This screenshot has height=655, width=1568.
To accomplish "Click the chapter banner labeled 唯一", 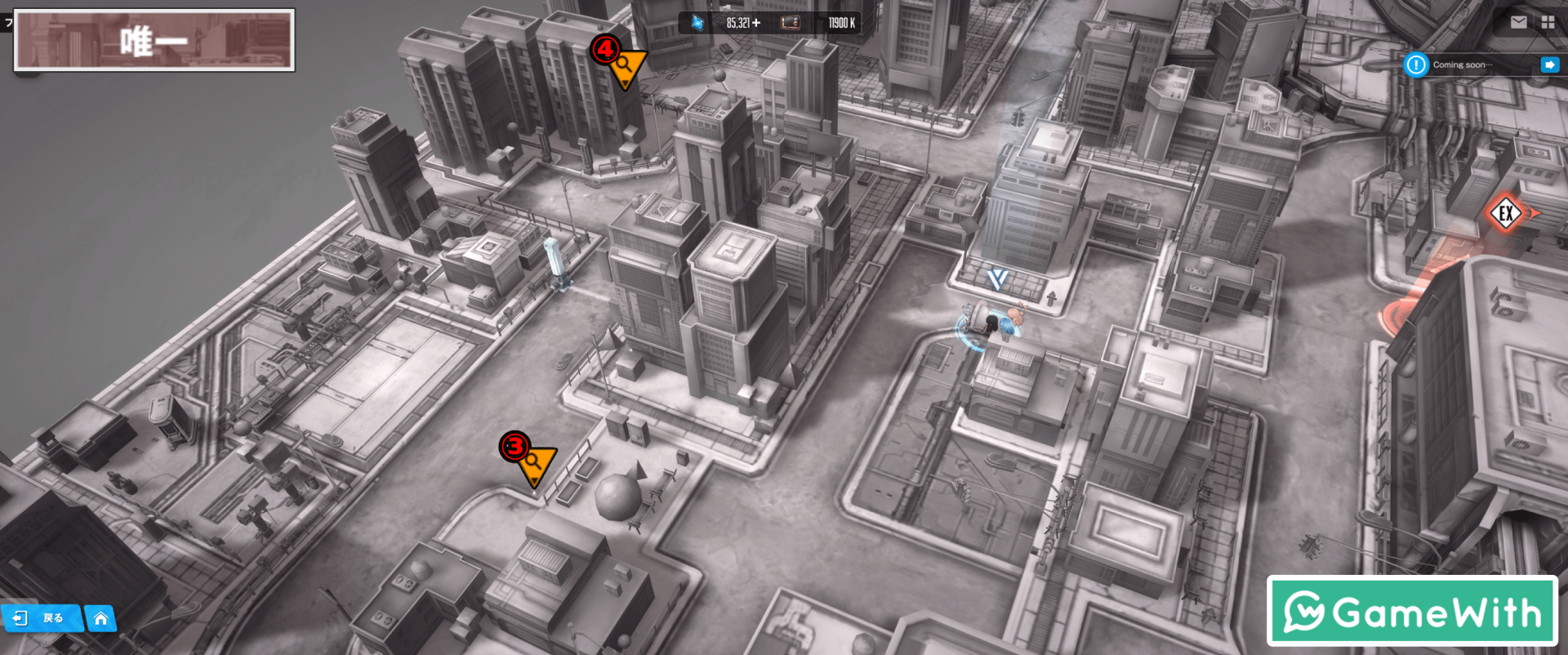I will (x=154, y=40).
